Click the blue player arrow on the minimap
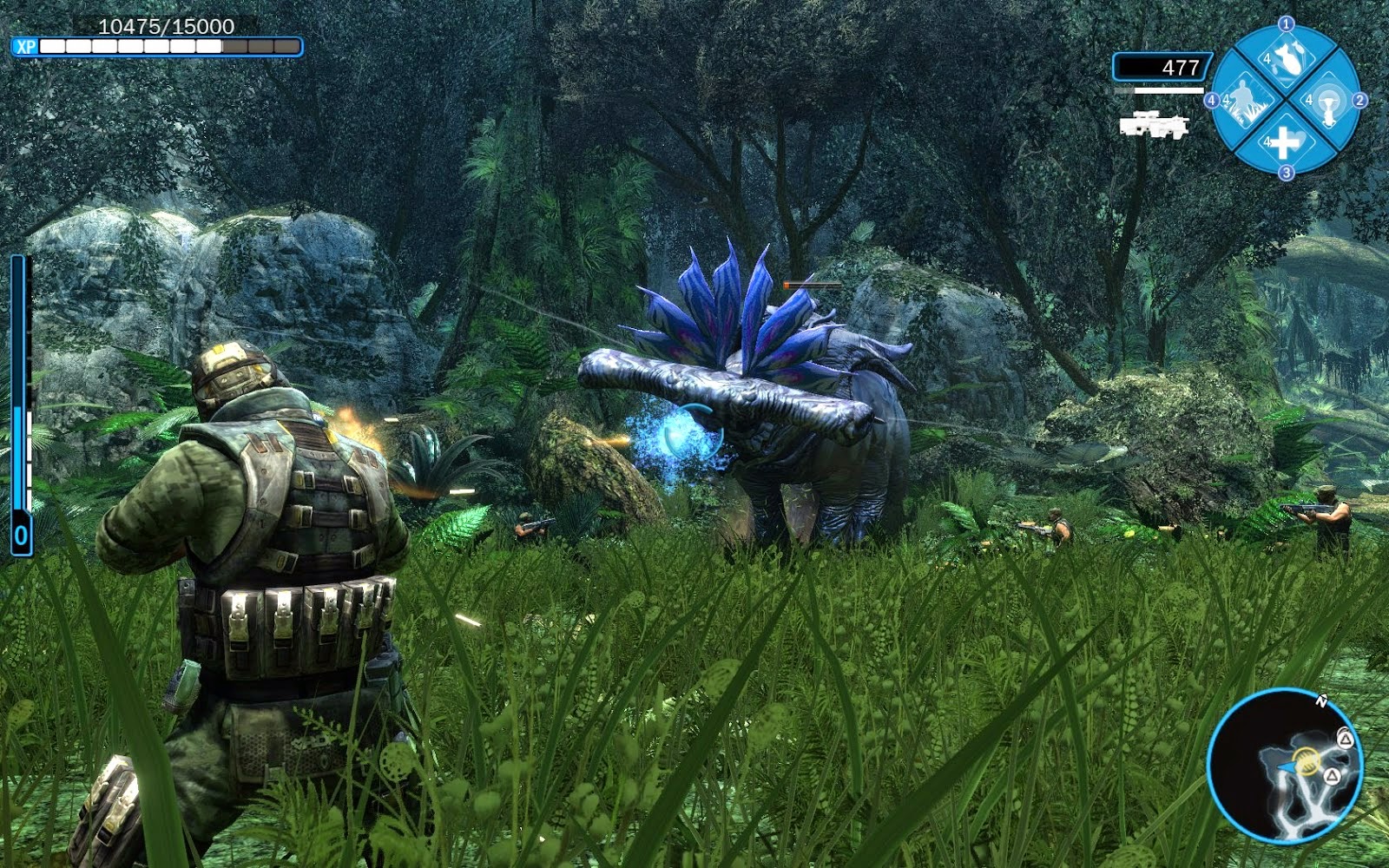Viewport: 1389px width, 868px height. [1287, 766]
